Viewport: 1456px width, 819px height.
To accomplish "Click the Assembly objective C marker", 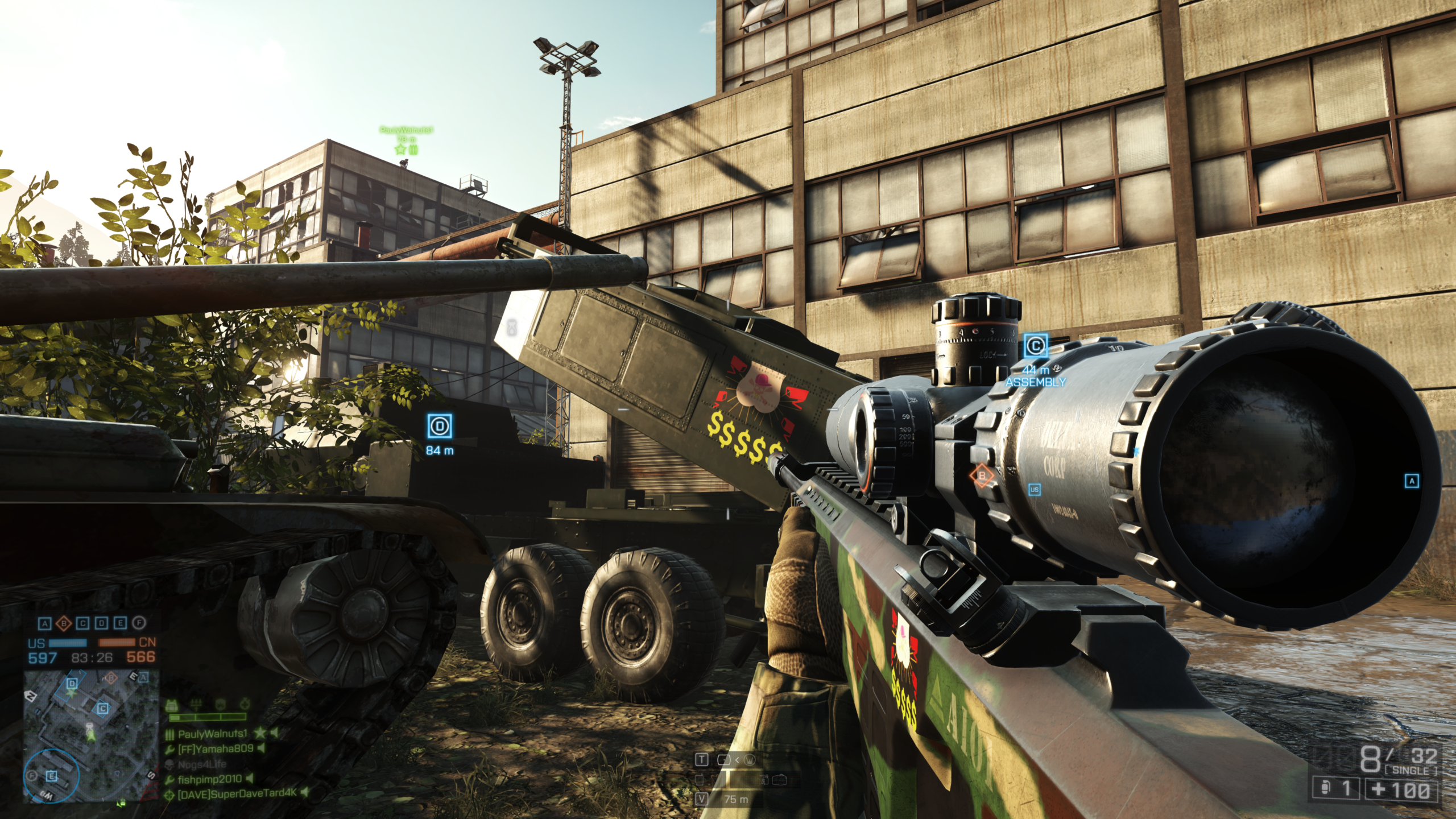I will (1035, 346).
